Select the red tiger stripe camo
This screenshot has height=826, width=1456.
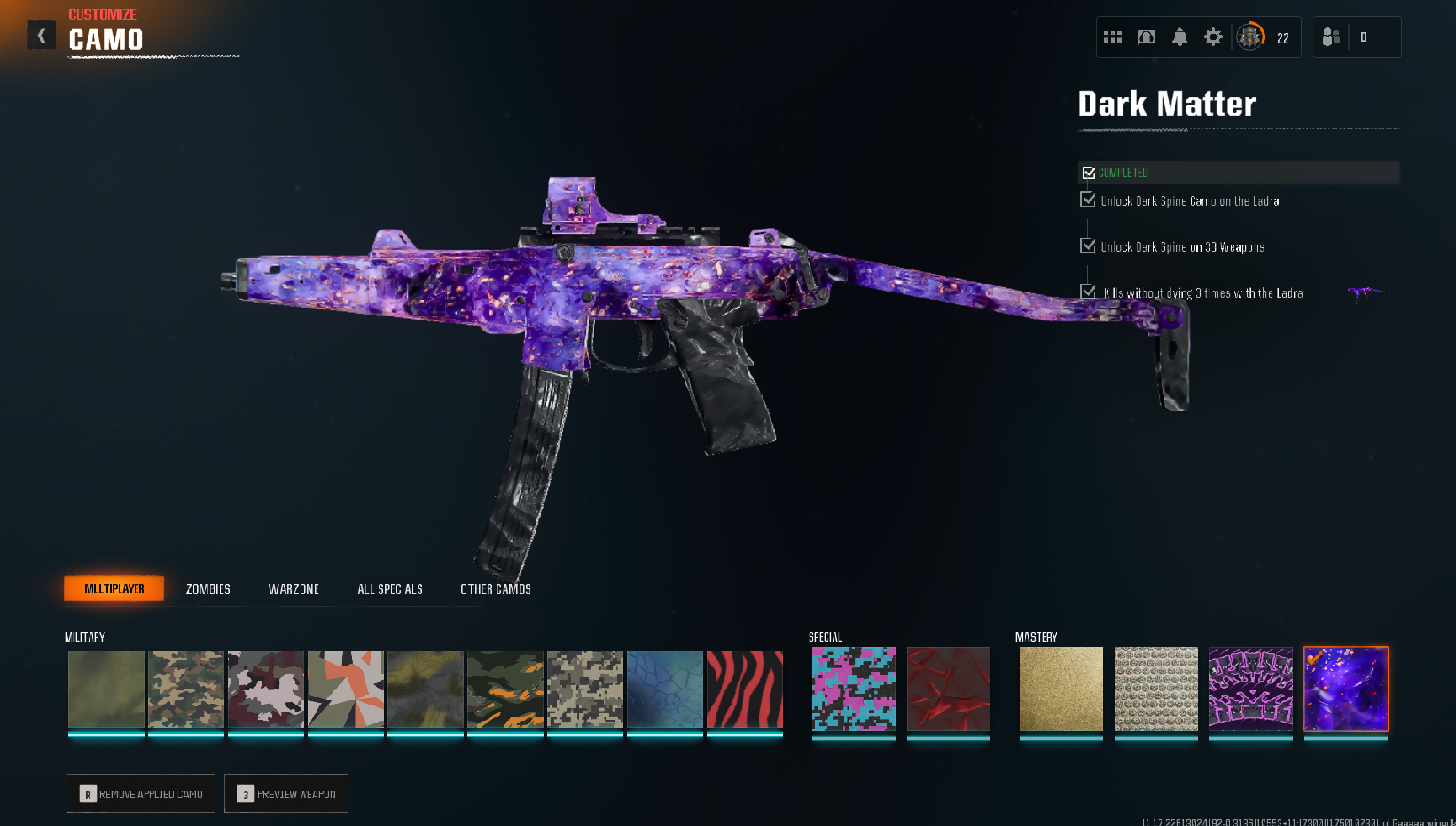pyautogui.click(x=745, y=689)
